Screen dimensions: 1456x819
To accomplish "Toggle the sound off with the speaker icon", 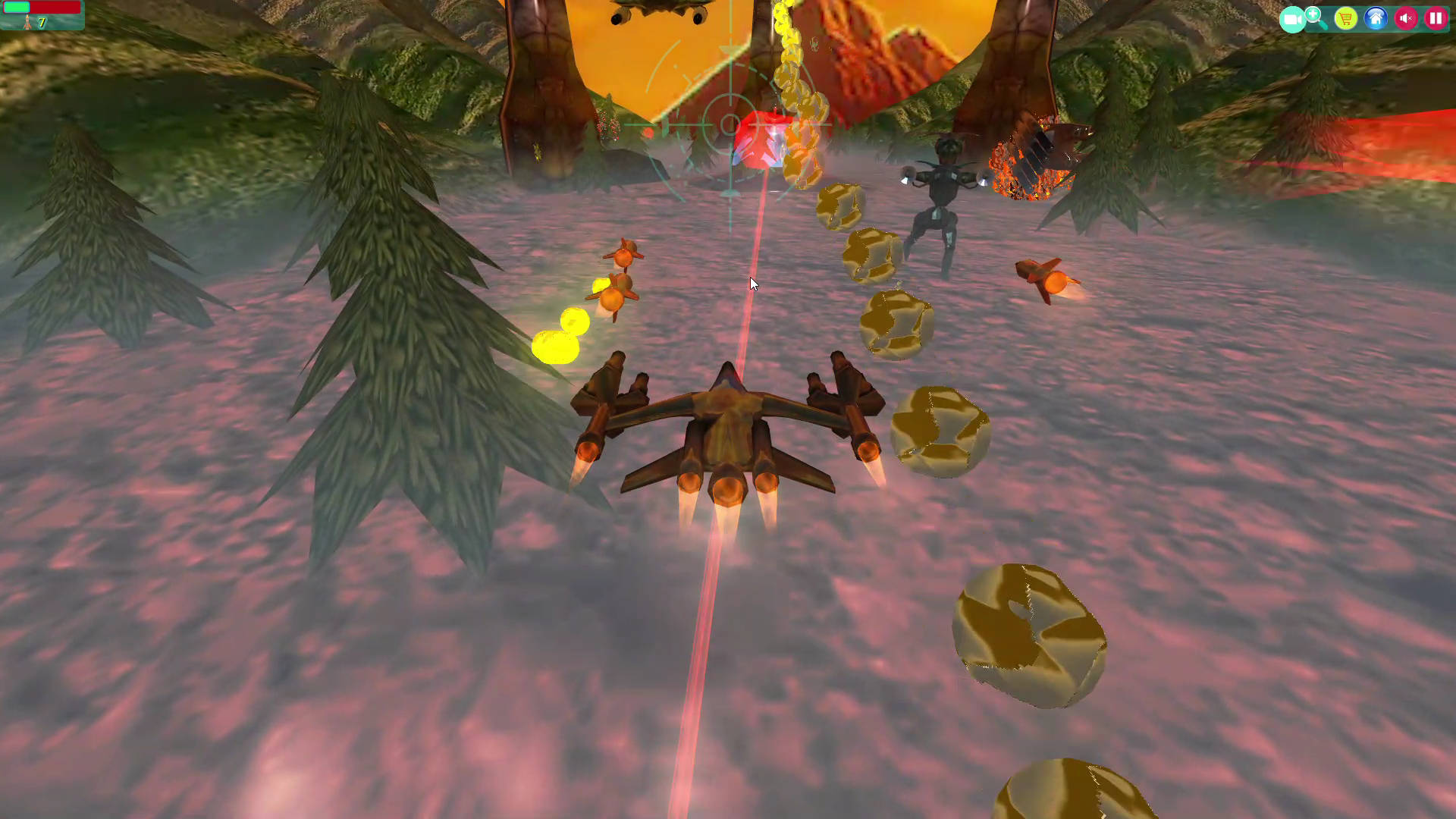I will [1405, 18].
